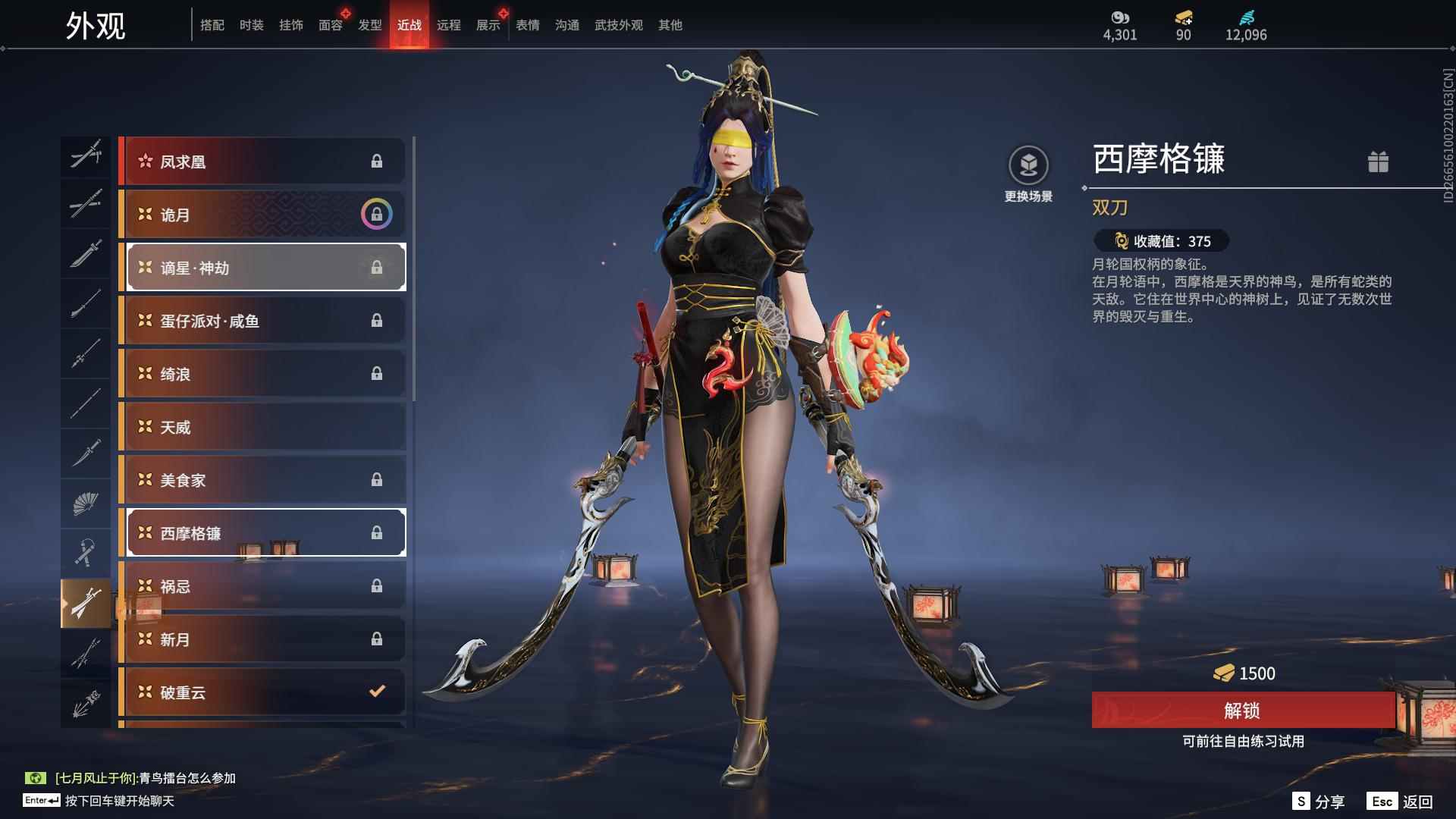Open the 更换场景 scene change option
This screenshot has width=1456, height=819.
point(1028,174)
